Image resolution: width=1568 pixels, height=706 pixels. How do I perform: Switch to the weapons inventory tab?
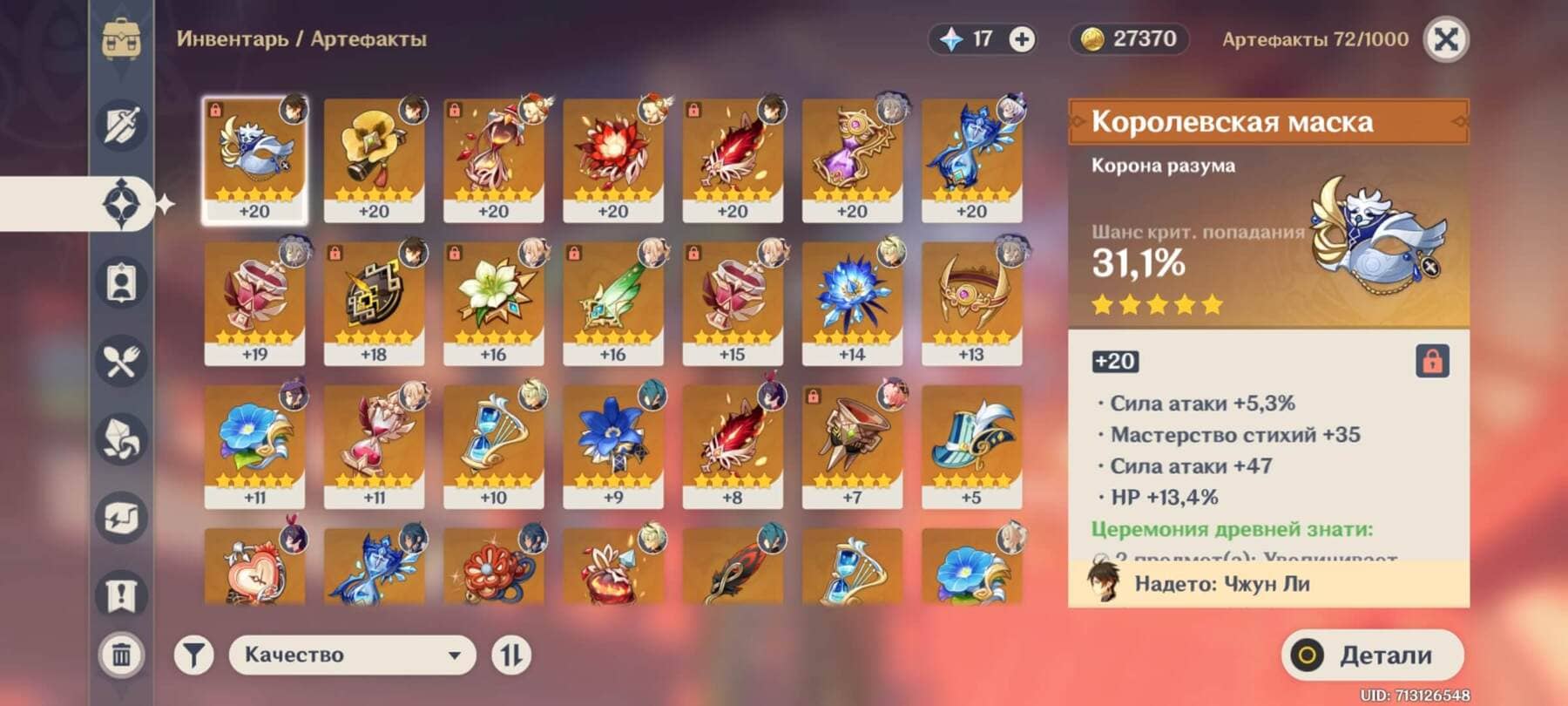122,126
